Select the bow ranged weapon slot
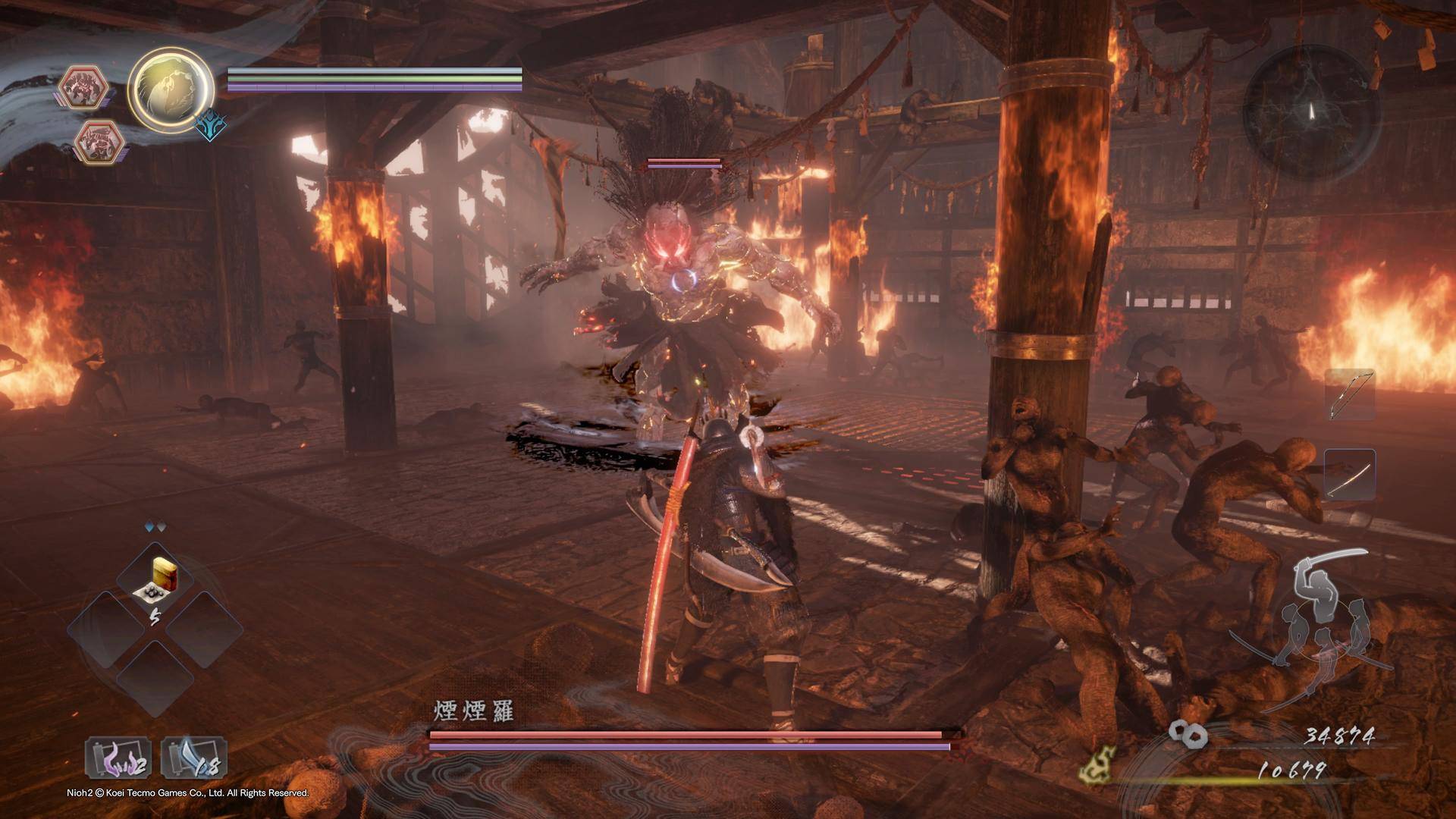1456x819 pixels. [1350, 395]
